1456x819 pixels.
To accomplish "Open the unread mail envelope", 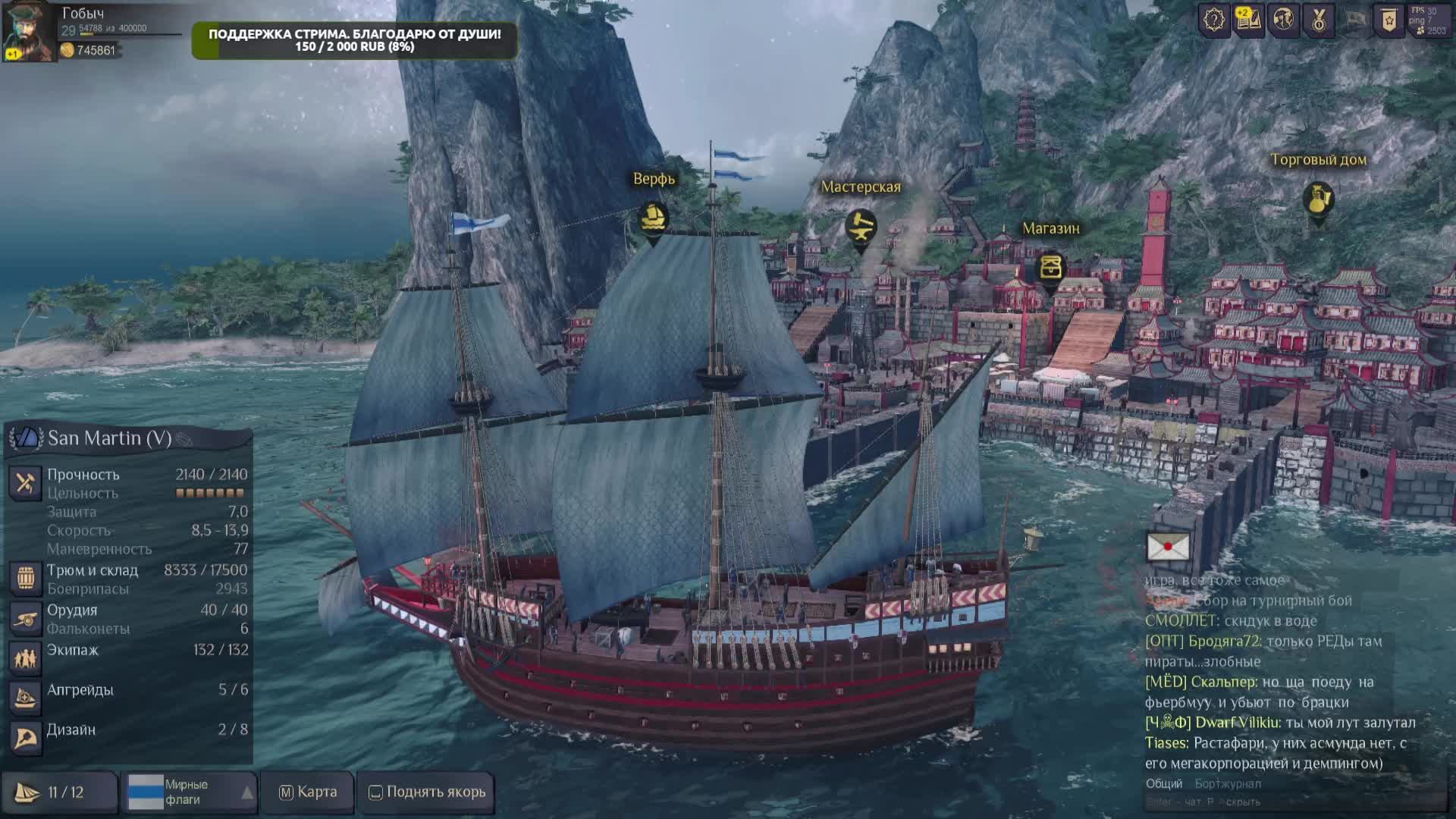I will pyautogui.click(x=1168, y=547).
